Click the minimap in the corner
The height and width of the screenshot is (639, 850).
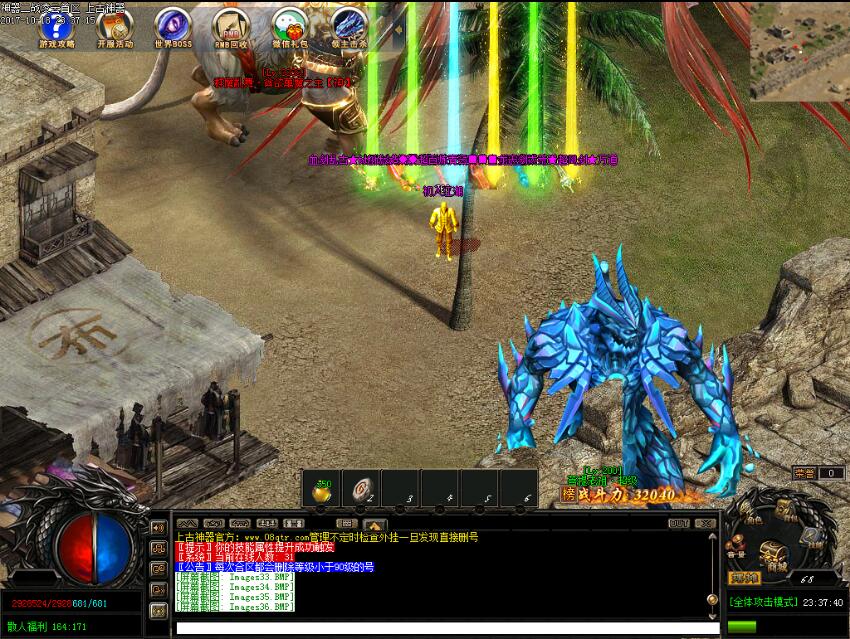coord(799,49)
